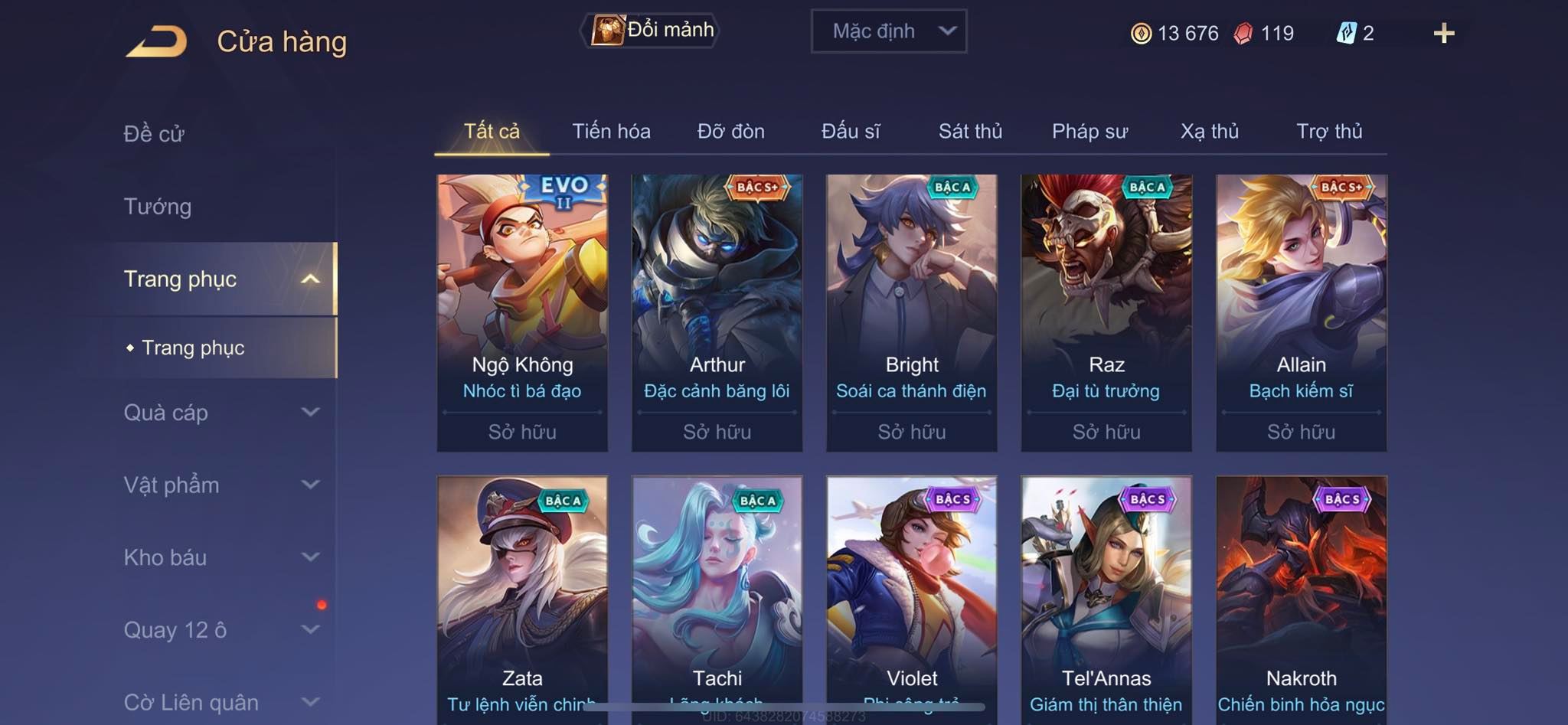This screenshot has height=725, width=1568.
Task: Expand the Kho báu category
Action: [310, 557]
